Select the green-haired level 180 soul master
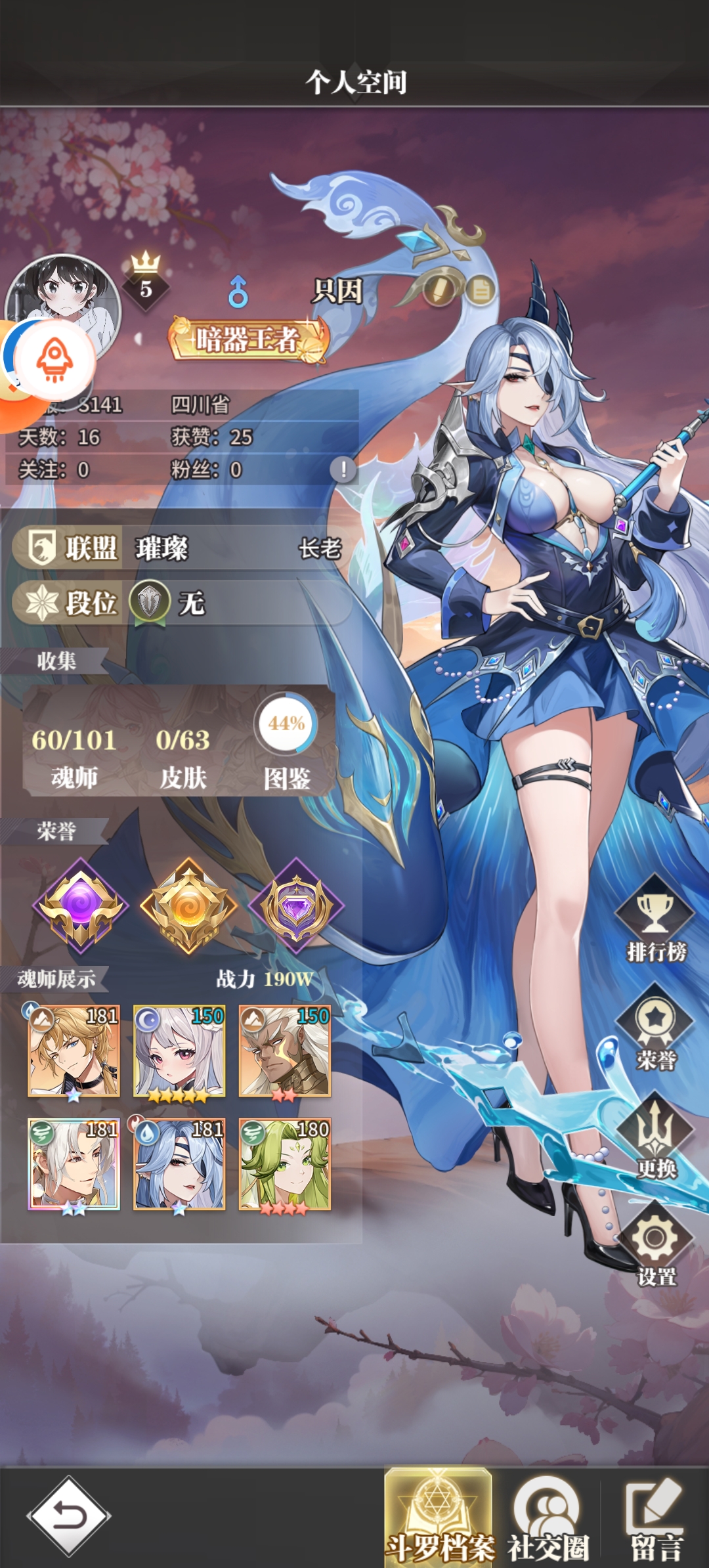 (285, 1165)
